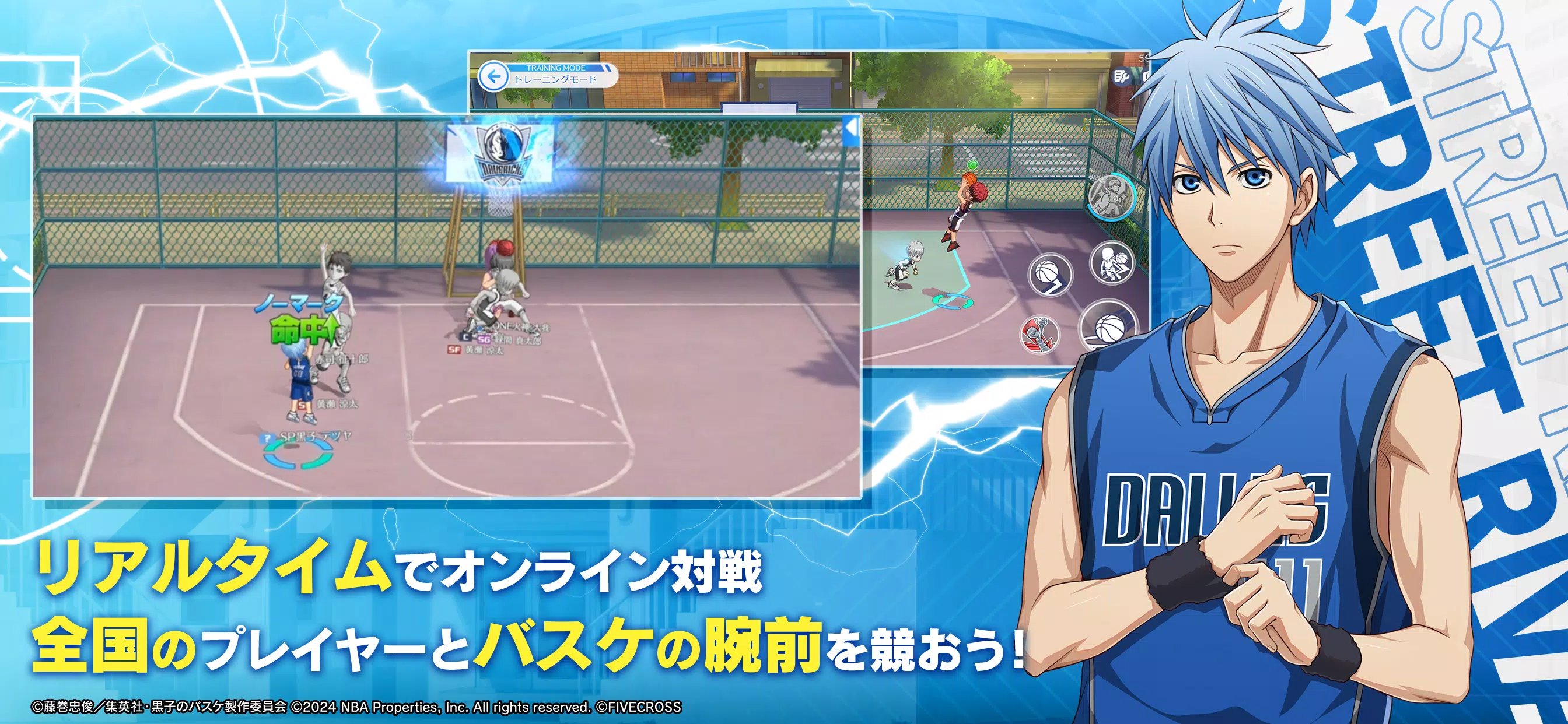Click the ノーマーク status label

pyautogui.click(x=297, y=303)
